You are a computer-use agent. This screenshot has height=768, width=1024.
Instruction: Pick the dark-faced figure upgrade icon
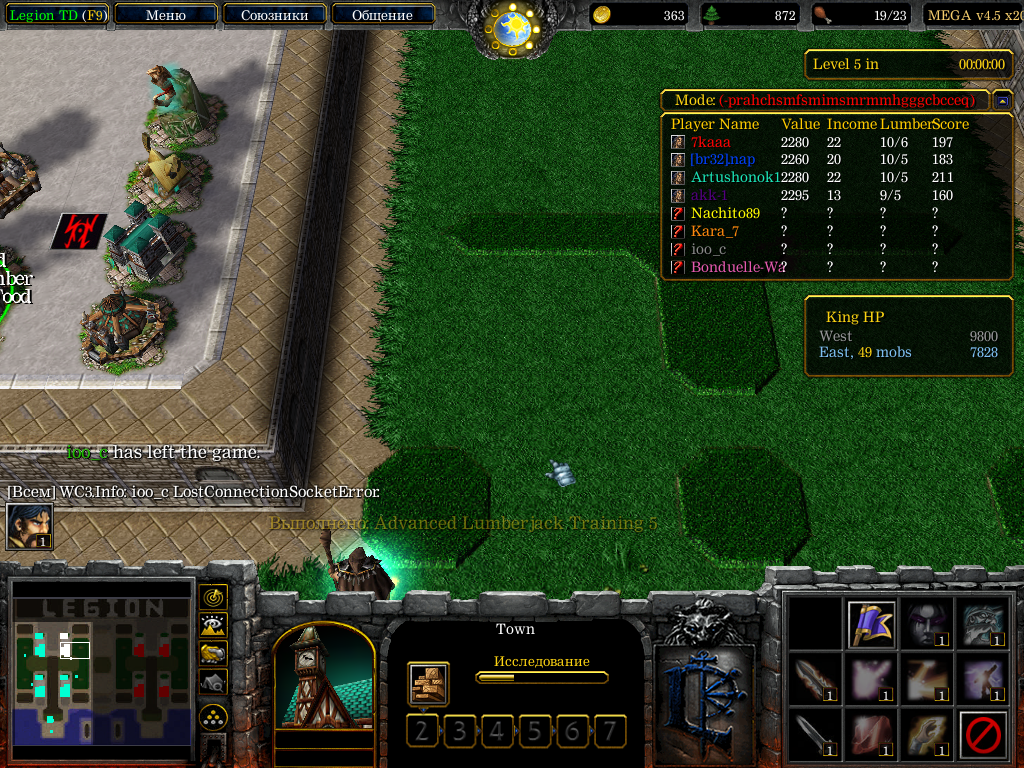coord(926,624)
